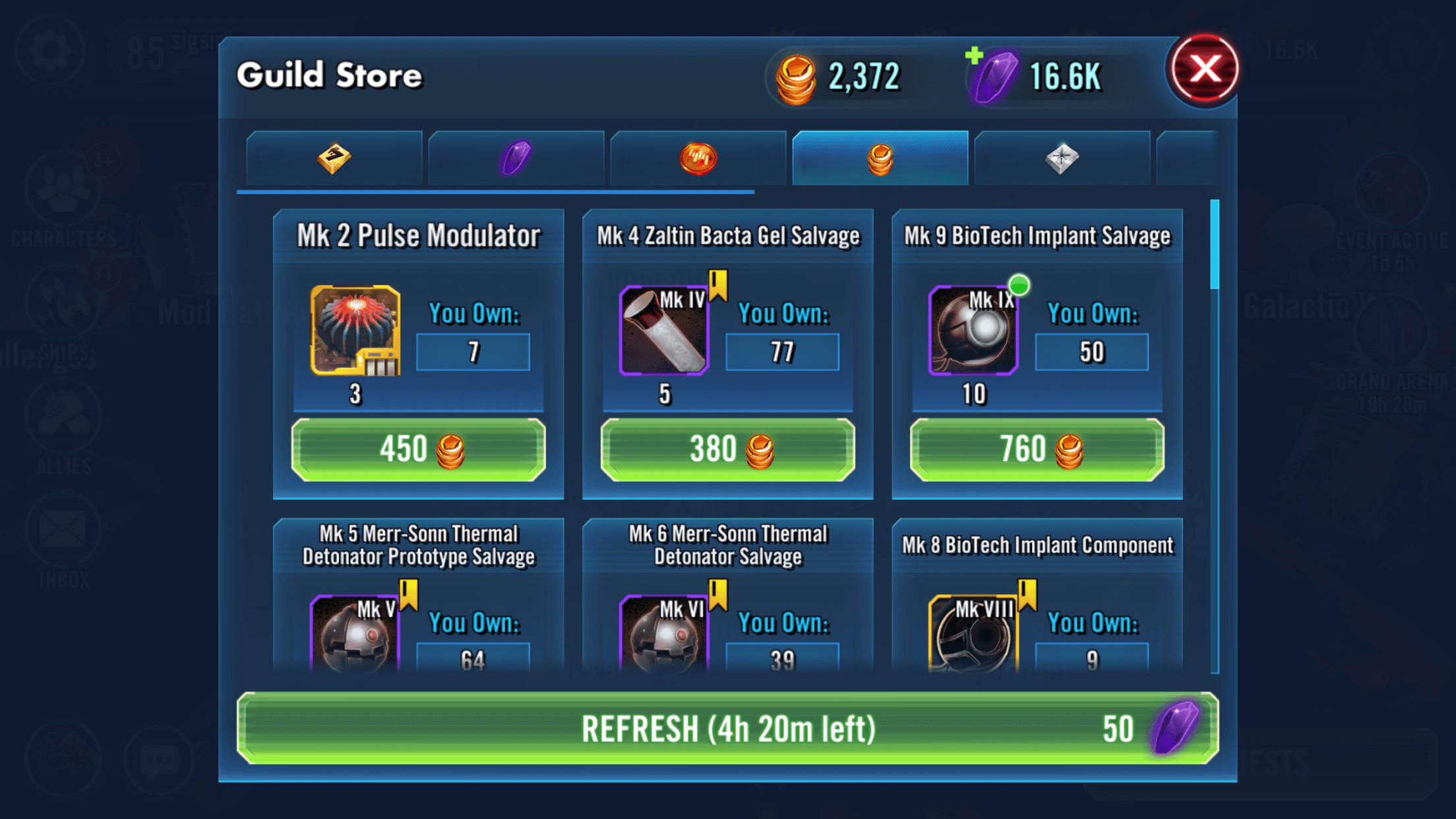The height and width of the screenshot is (819, 1456).
Task: Buy Mk 2 Pulse Modulator for 450
Action: 419,450
